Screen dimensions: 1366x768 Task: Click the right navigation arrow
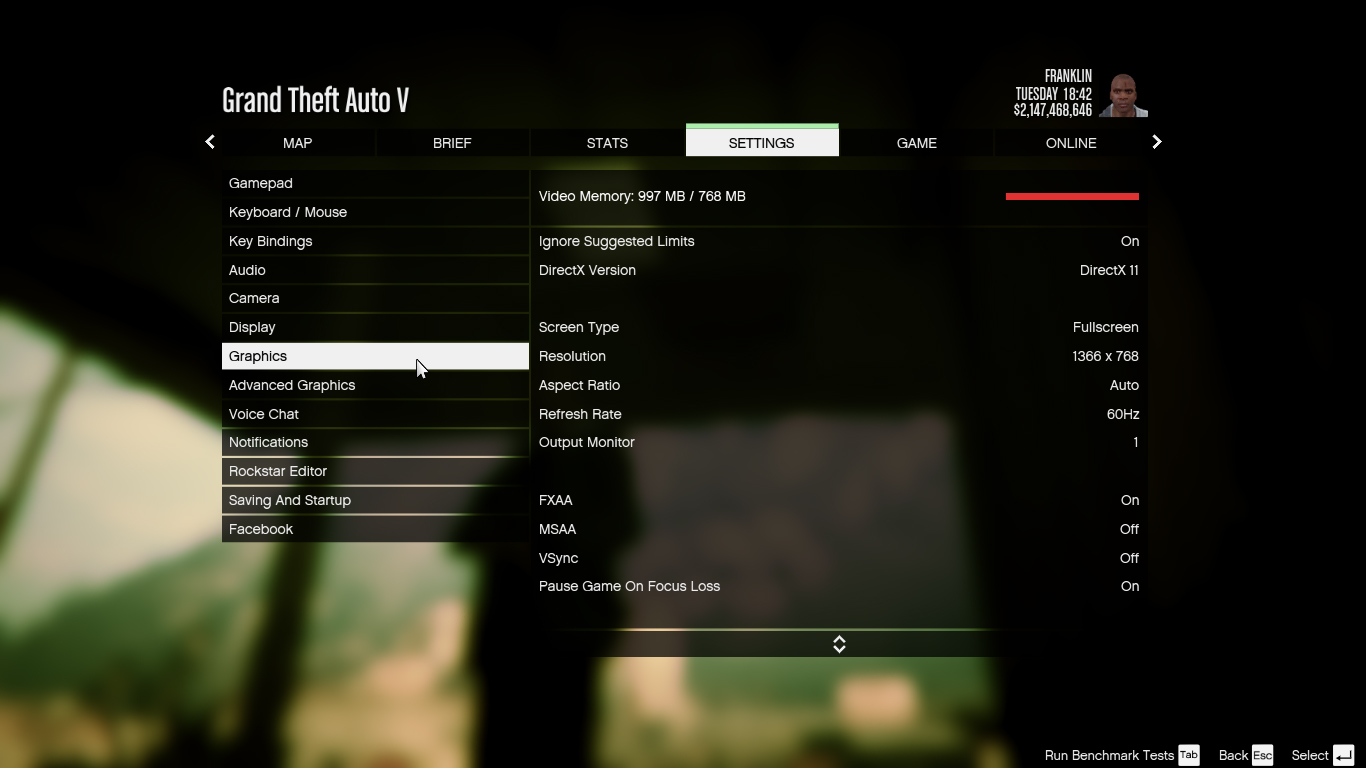click(x=1156, y=142)
